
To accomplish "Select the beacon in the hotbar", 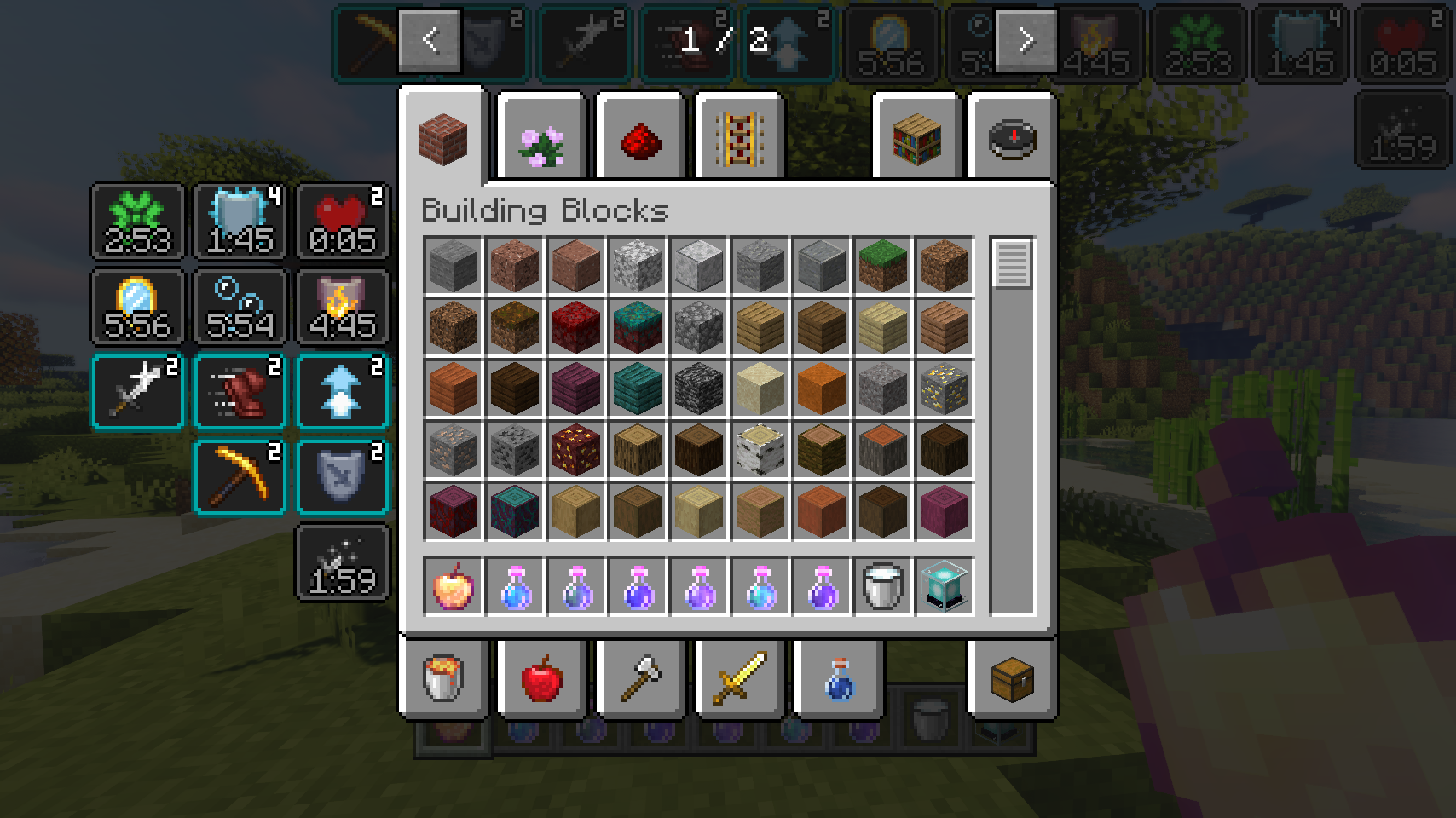I will click(x=945, y=586).
